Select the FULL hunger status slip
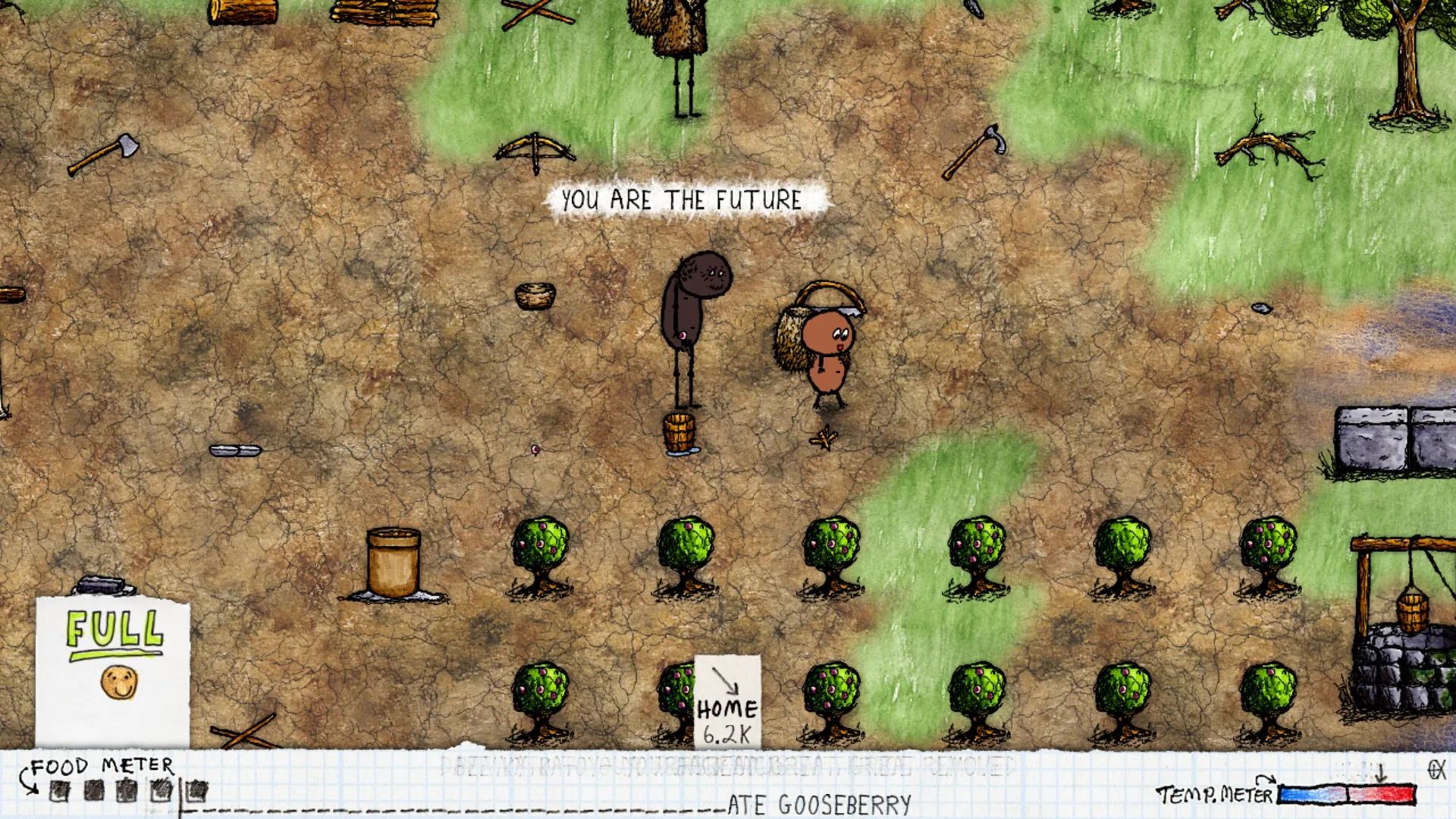The image size is (1456, 819). pos(113,670)
